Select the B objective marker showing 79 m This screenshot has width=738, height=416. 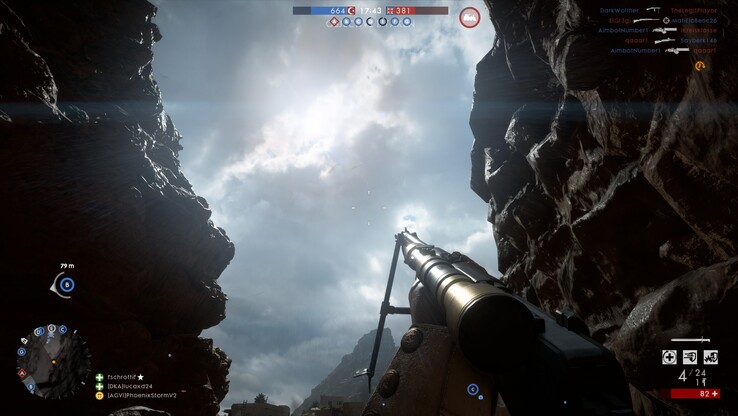67,284
